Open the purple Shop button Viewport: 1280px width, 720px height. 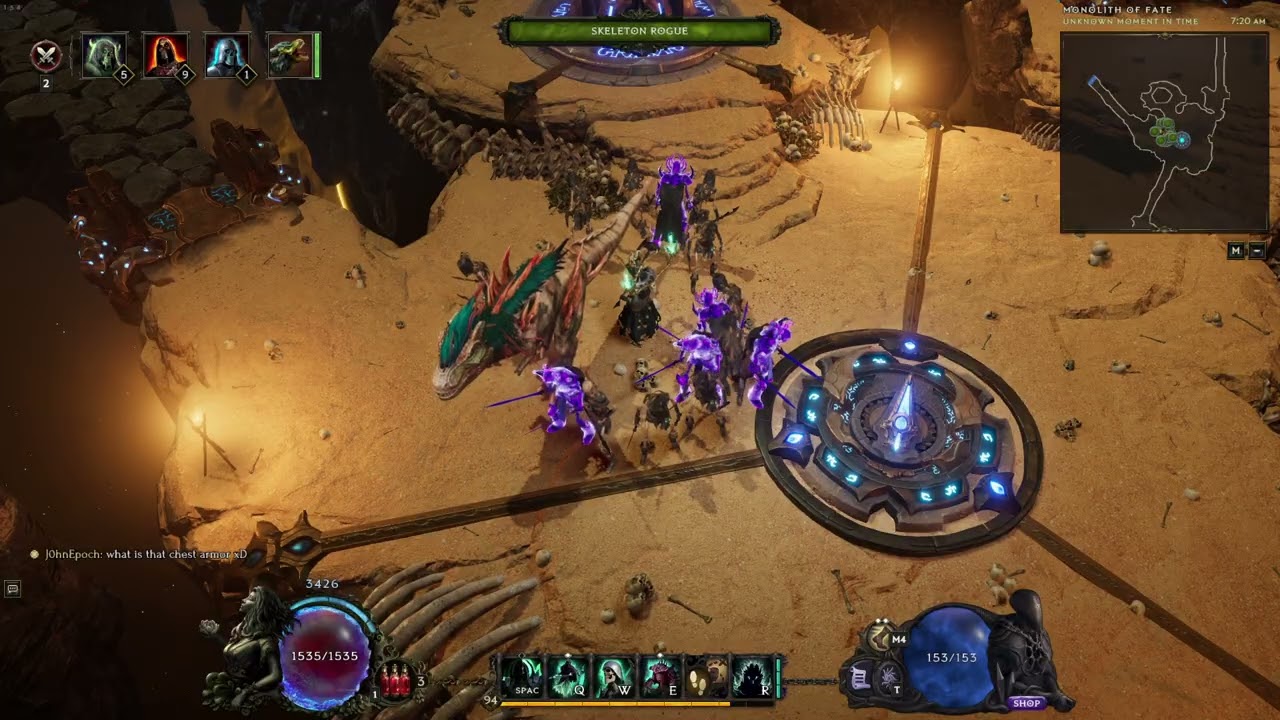[1026, 703]
